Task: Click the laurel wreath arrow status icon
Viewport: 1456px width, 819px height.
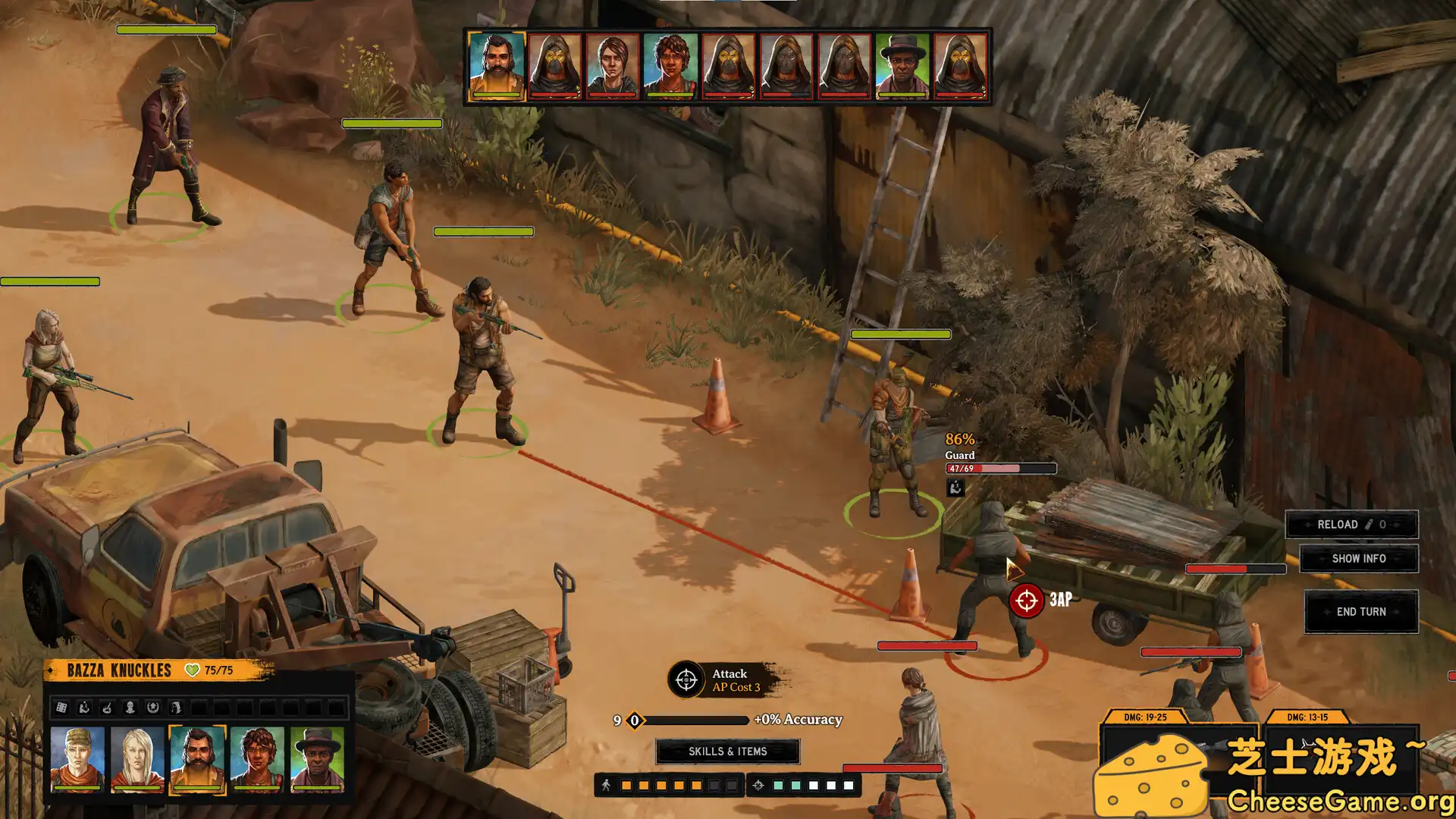Action: pyautogui.click(x=152, y=708)
